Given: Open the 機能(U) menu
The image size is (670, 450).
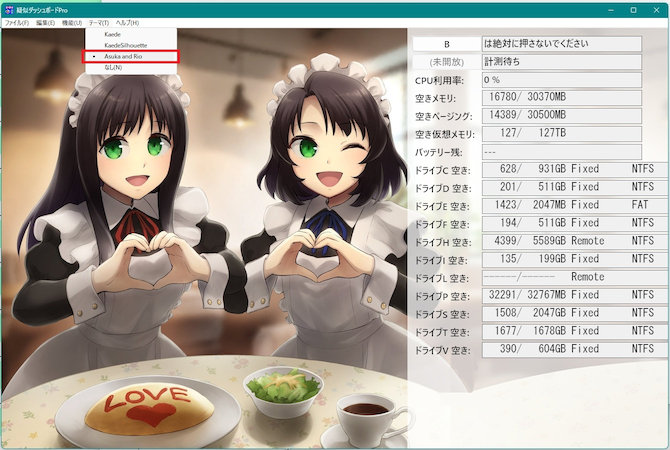Looking at the screenshot, I should (x=71, y=22).
